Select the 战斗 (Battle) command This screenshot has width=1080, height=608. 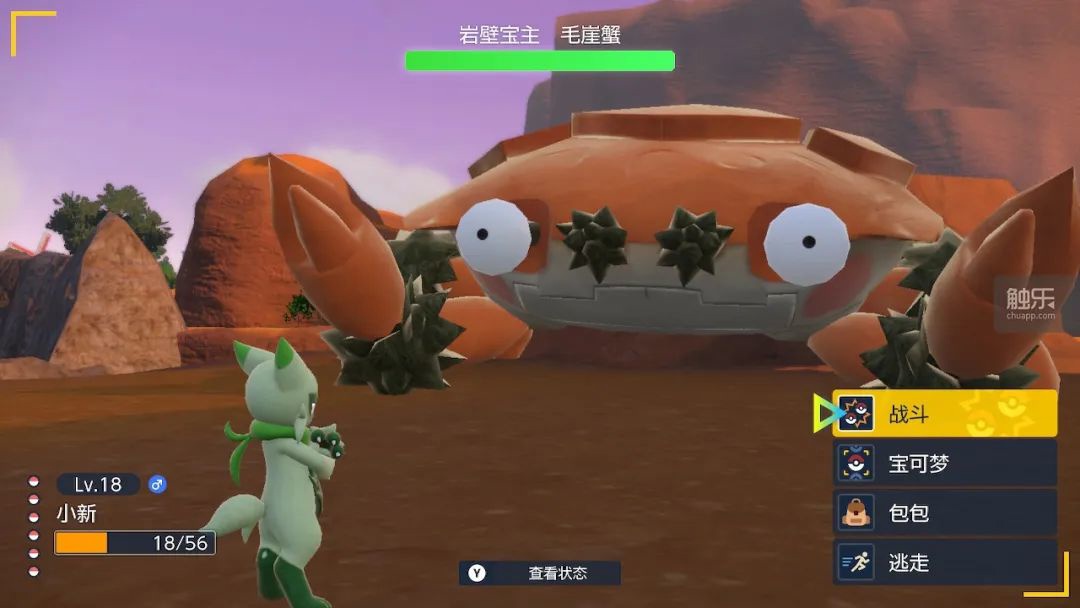(x=944, y=414)
